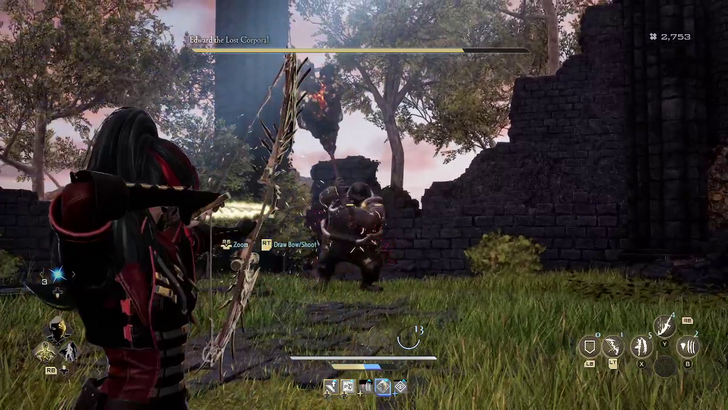The width and height of the screenshot is (728, 410).
Task: Select the highlighted blue-framed diamond slot
Action: [x=382, y=386]
